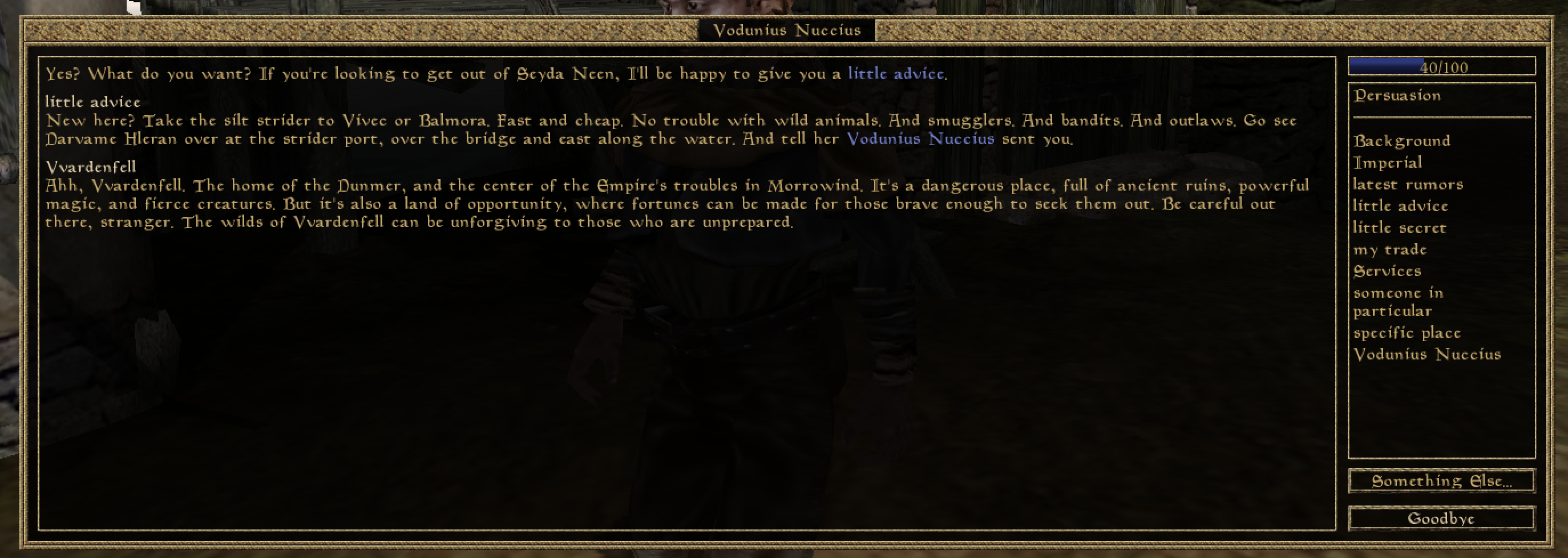Choose the Something Else option
Image resolution: width=1568 pixels, height=558 pixels.
coord(1440,482)
